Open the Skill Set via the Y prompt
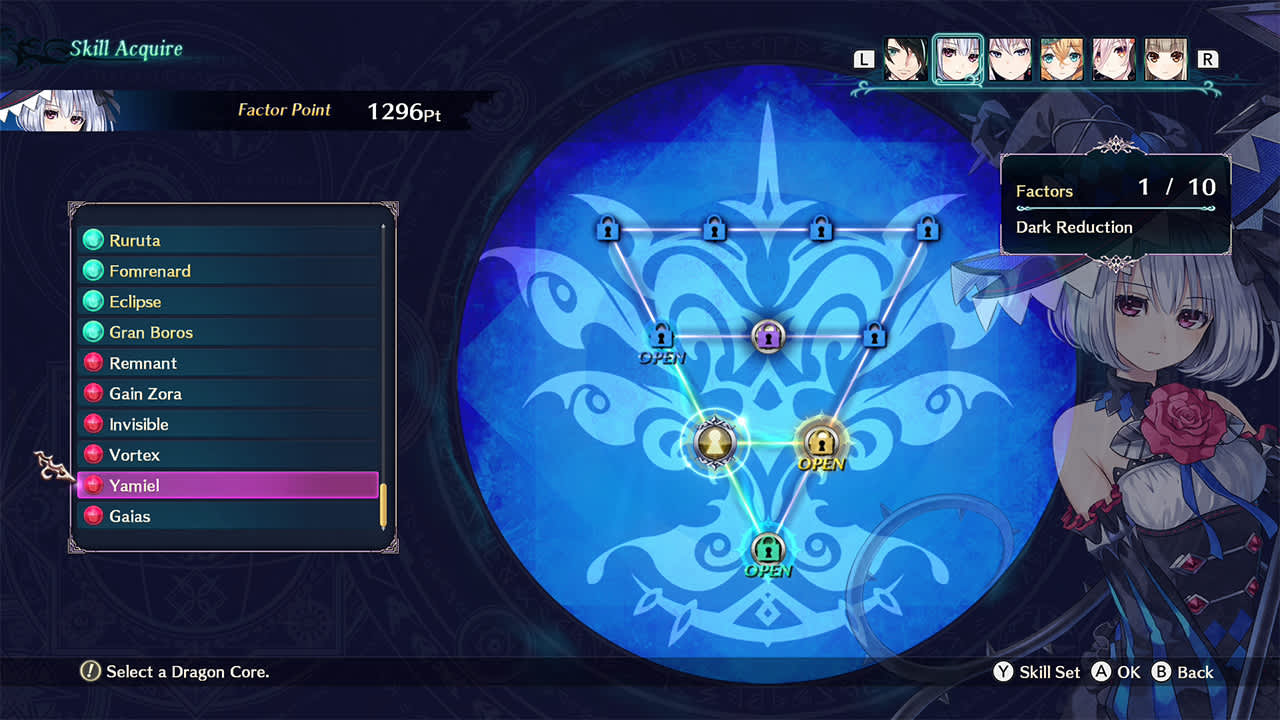Viewport: 1280px width, 720px height. pos(1037,672)
